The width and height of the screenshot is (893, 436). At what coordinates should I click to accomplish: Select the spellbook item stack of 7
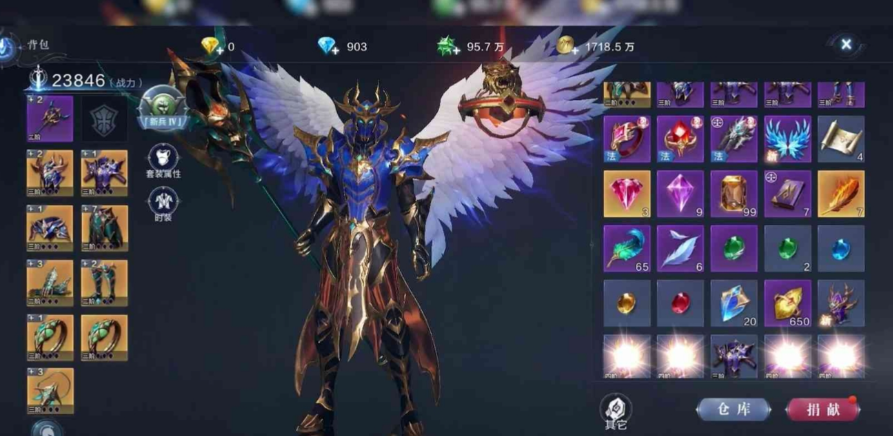point(787,193)
